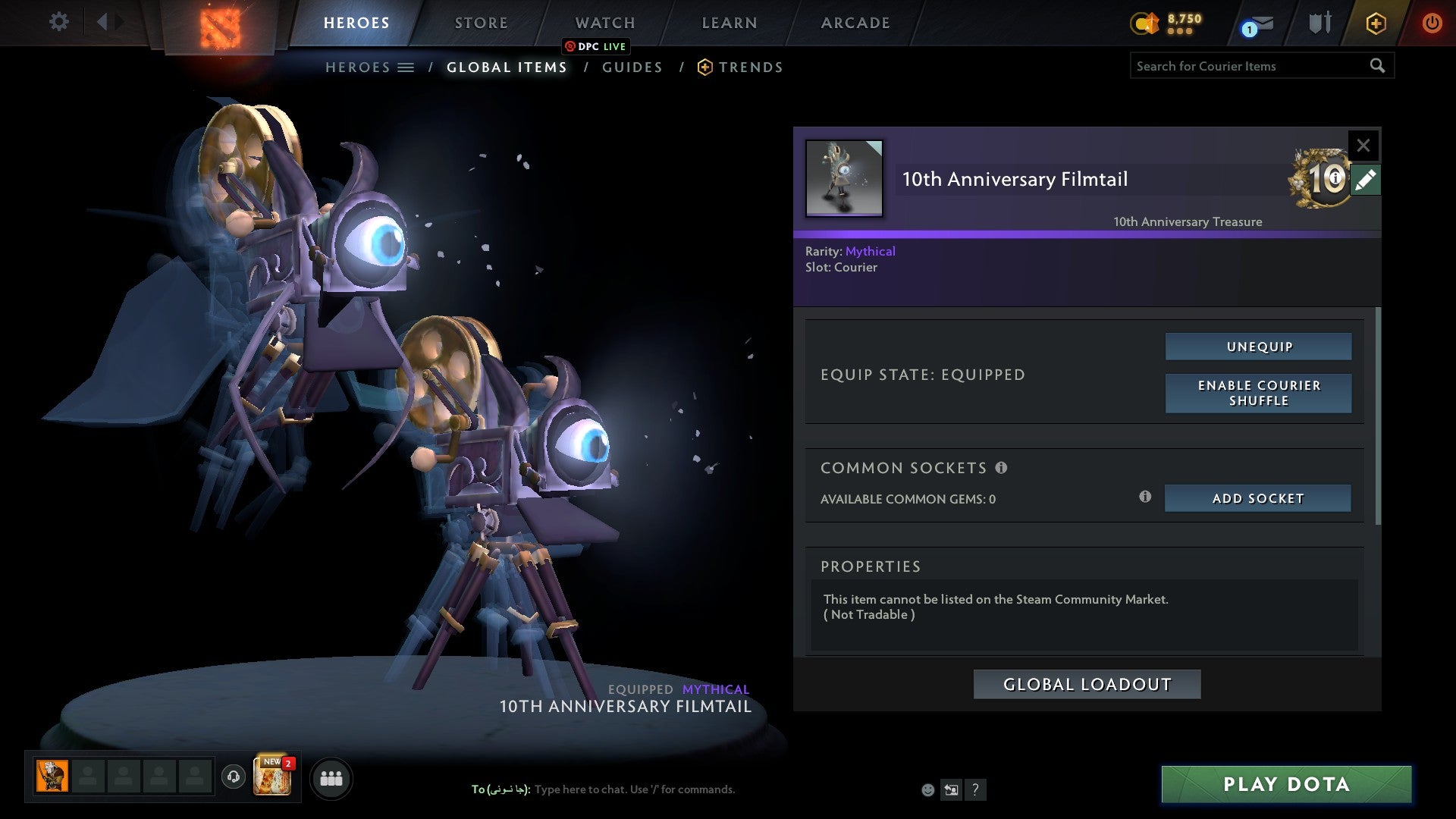Open the ARCADE tab
This screenshot has width=1456, height=819.
(854, 22)
